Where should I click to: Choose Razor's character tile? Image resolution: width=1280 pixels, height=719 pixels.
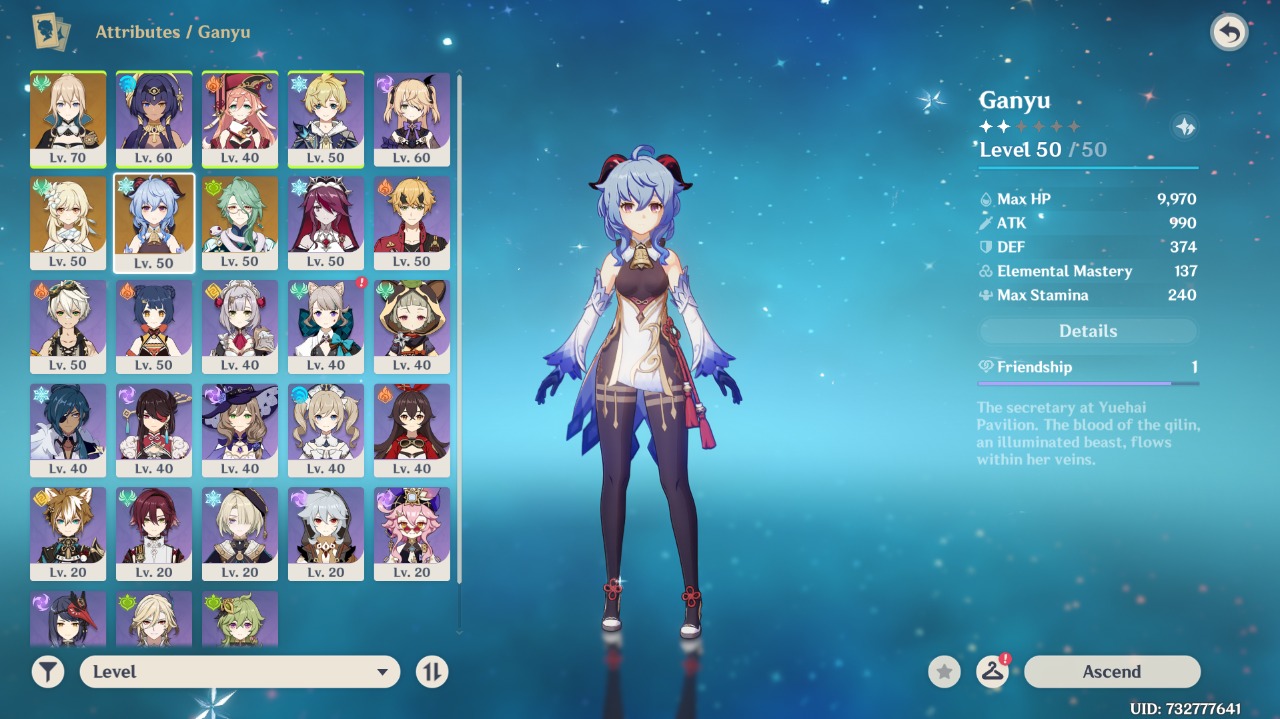pos(326,534)
